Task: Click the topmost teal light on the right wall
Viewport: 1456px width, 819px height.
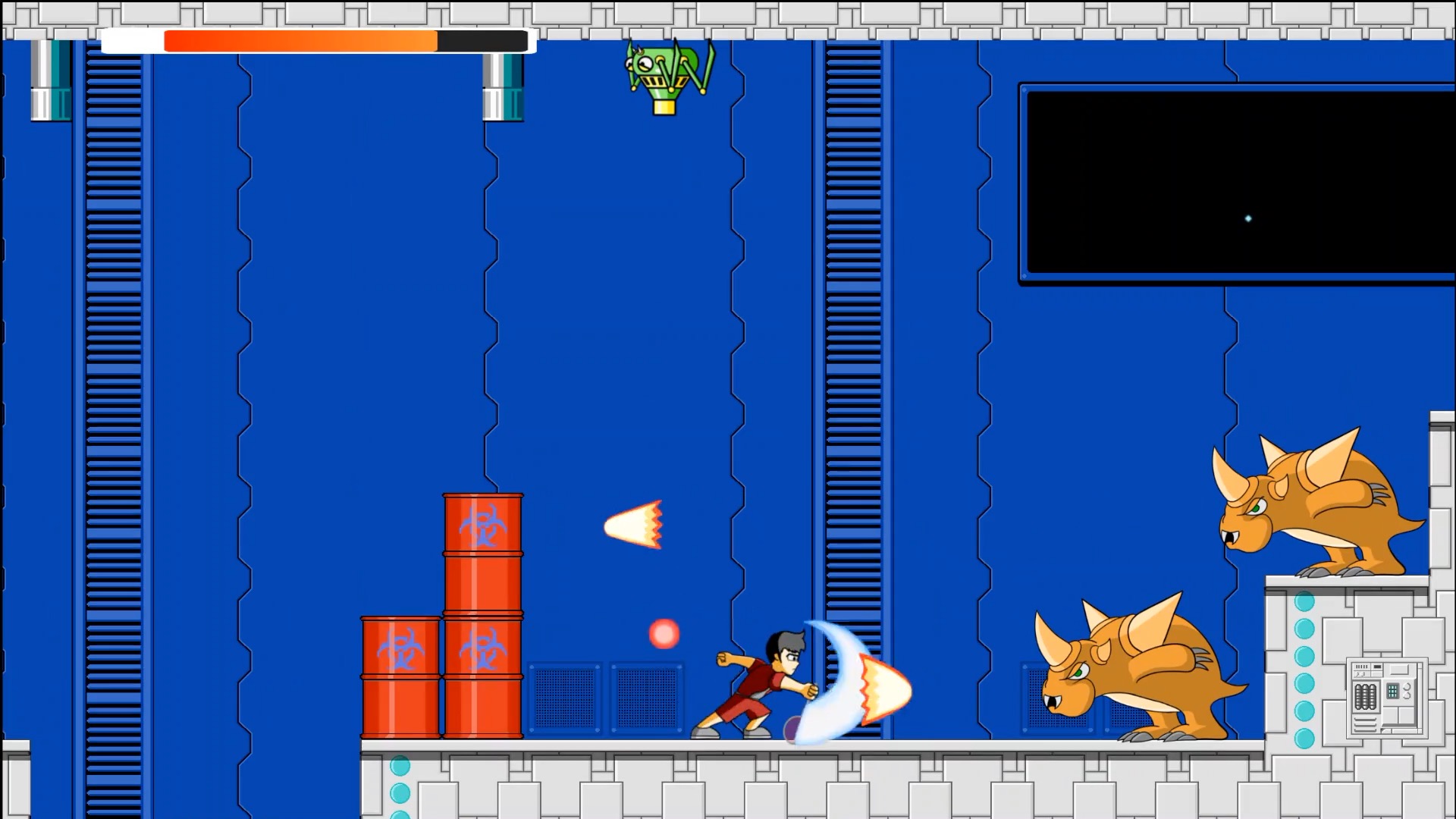Action: (x=1304, y=601)
